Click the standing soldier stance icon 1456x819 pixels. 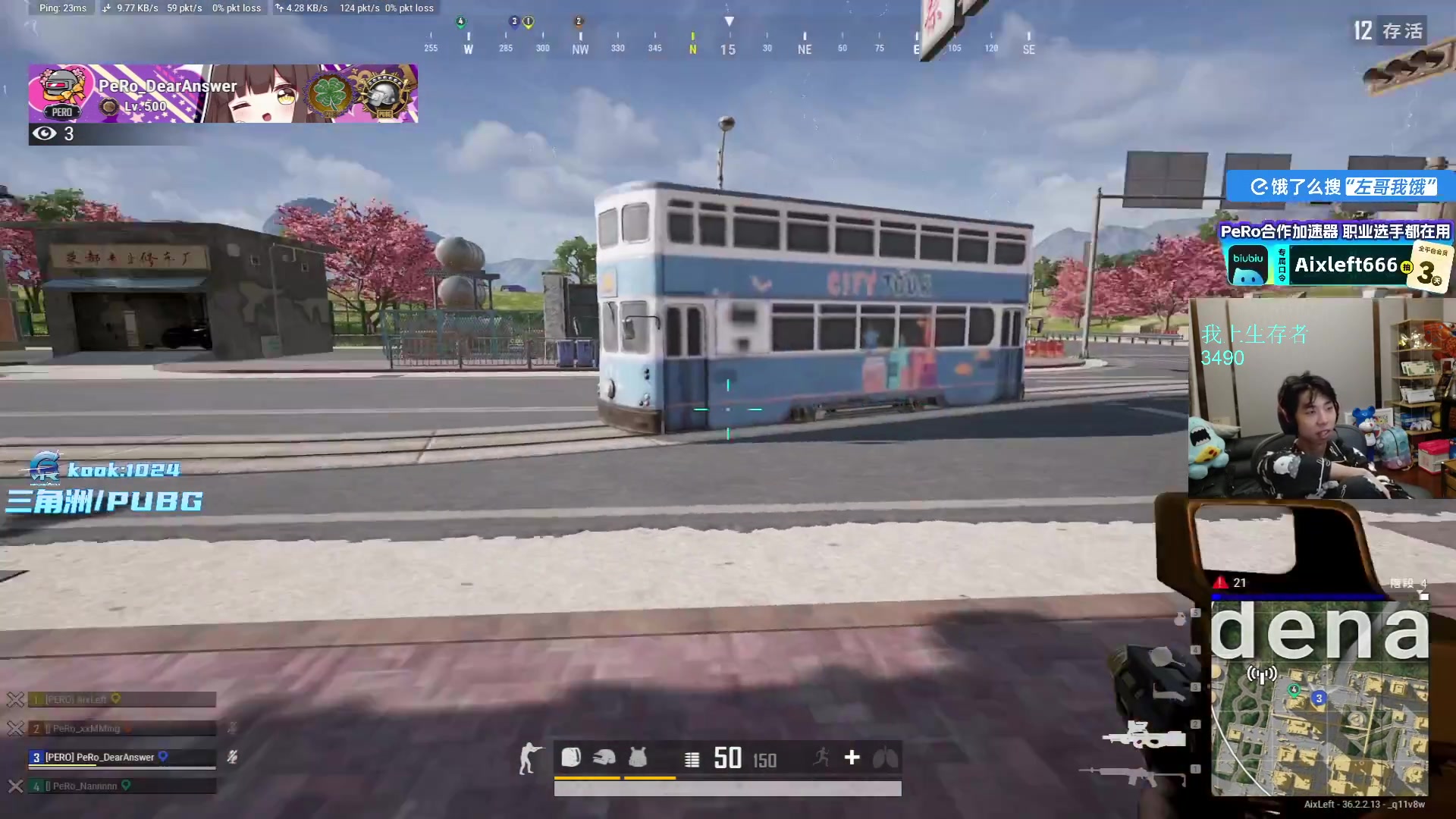529,758
